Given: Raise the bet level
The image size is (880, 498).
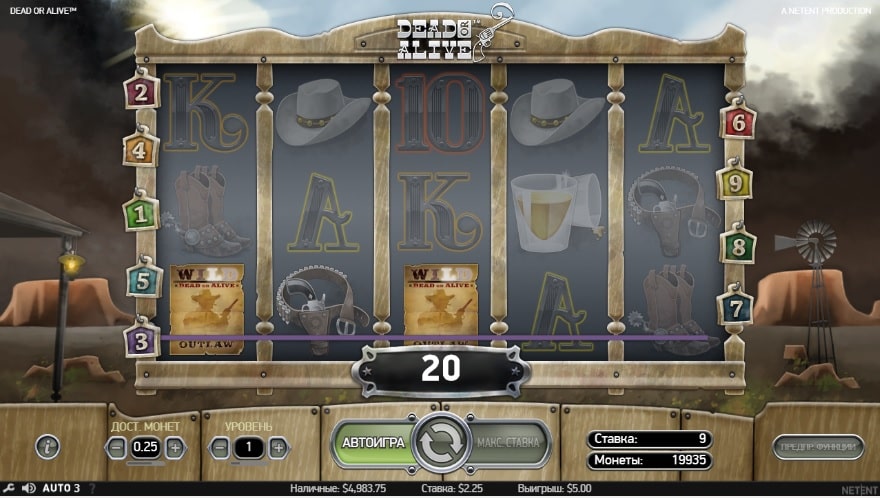Looking at the screenshot, I should click(x=278, y=448).
